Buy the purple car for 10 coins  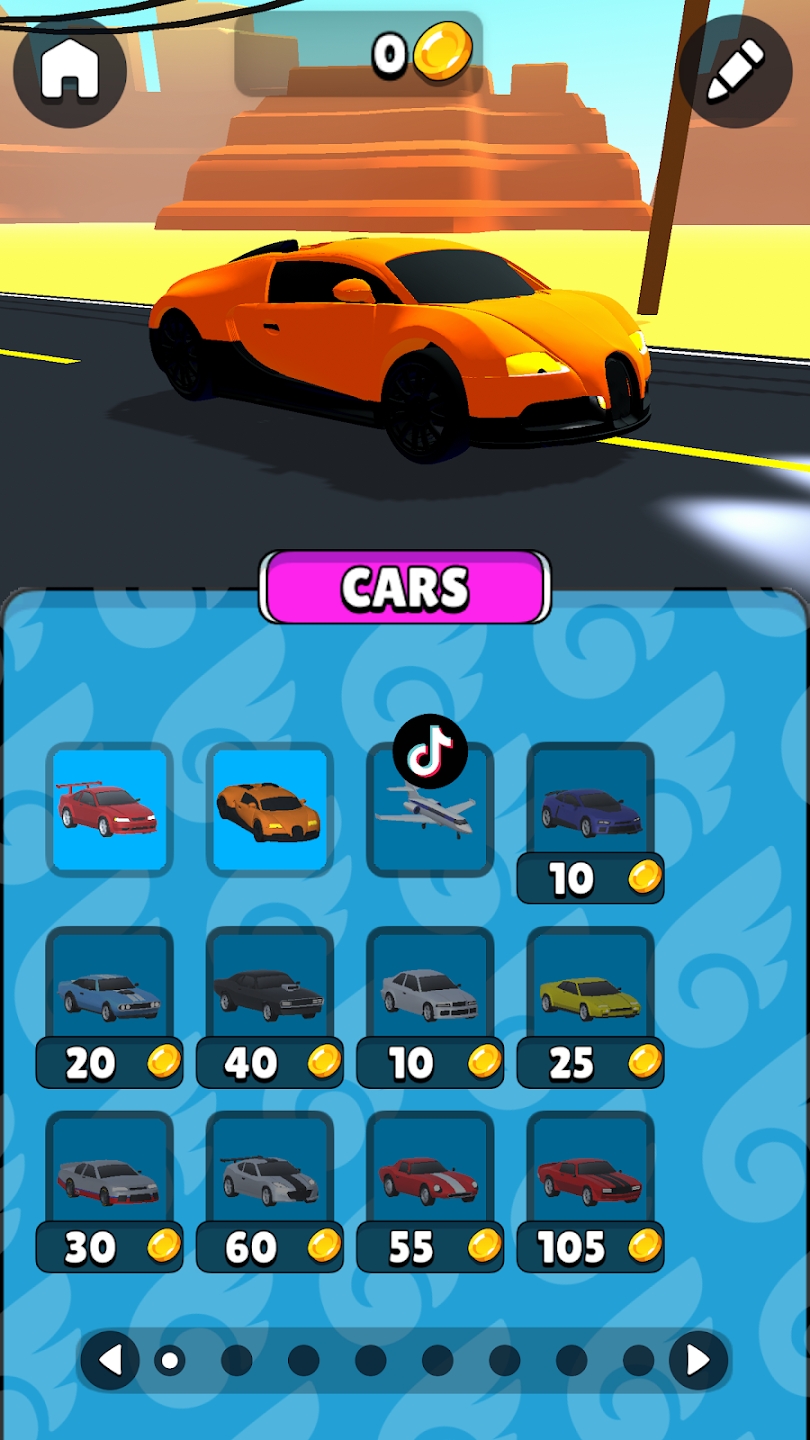coord(590,822)
